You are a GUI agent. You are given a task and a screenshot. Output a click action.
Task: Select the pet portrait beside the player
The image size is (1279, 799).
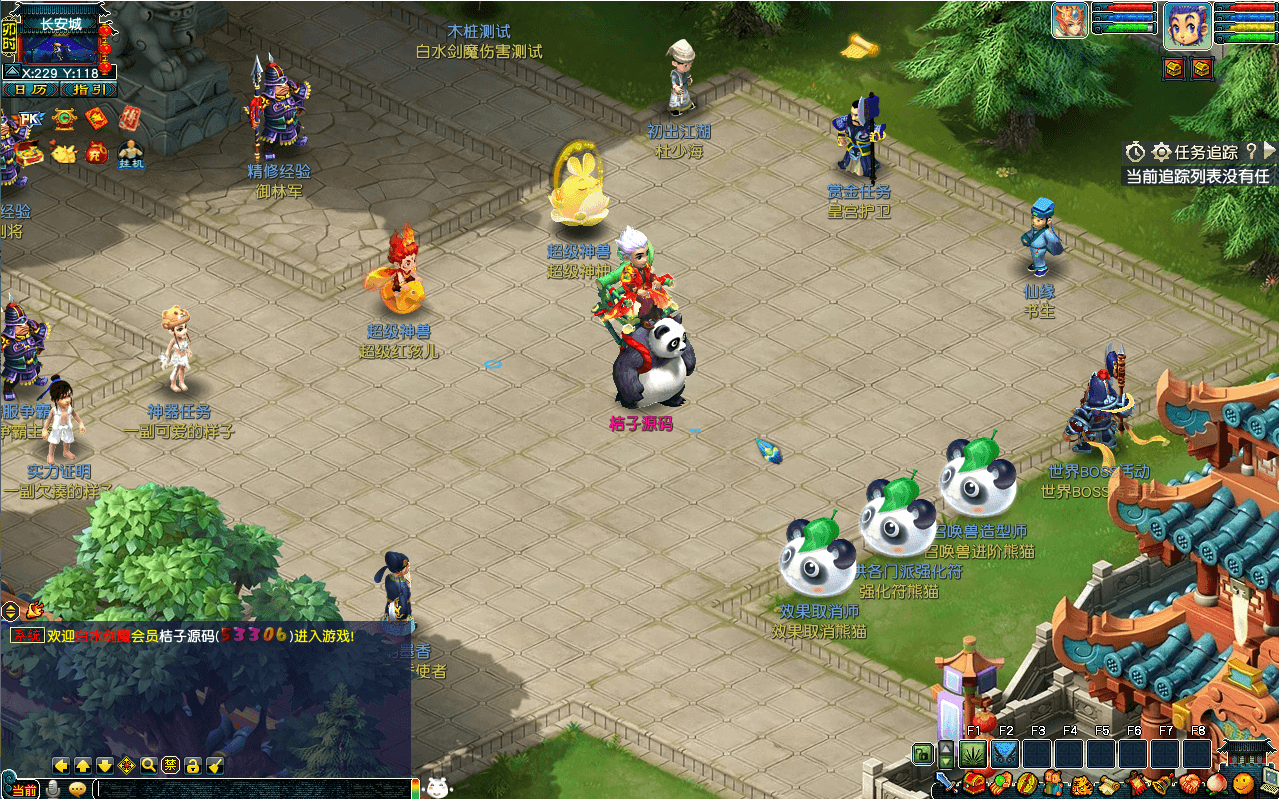1069,20
